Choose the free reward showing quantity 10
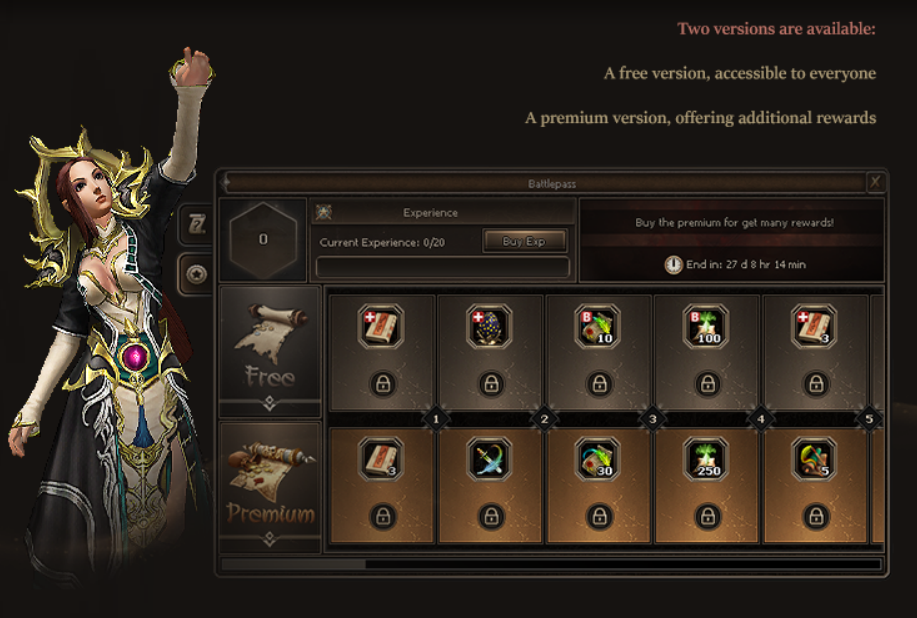Viewport: 917px width, 618px height. (x=598, y=326)
